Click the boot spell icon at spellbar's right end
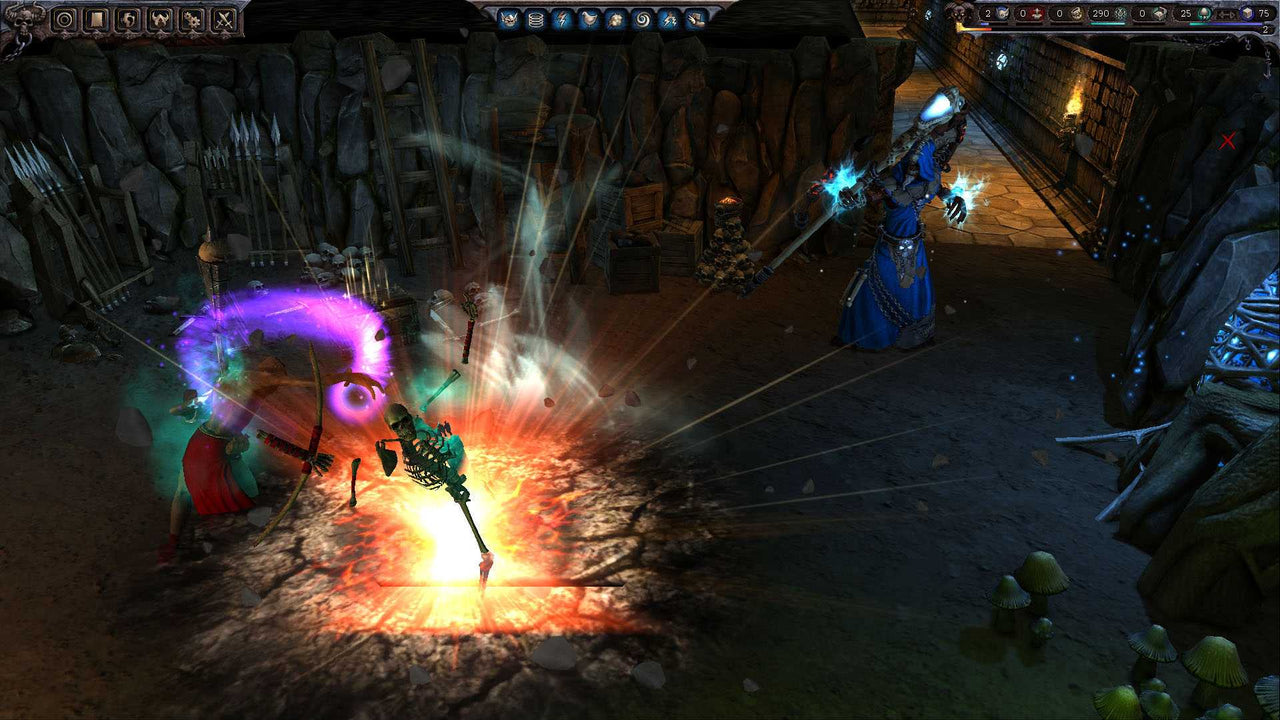Screen dimensions: 1280x720 696,19
